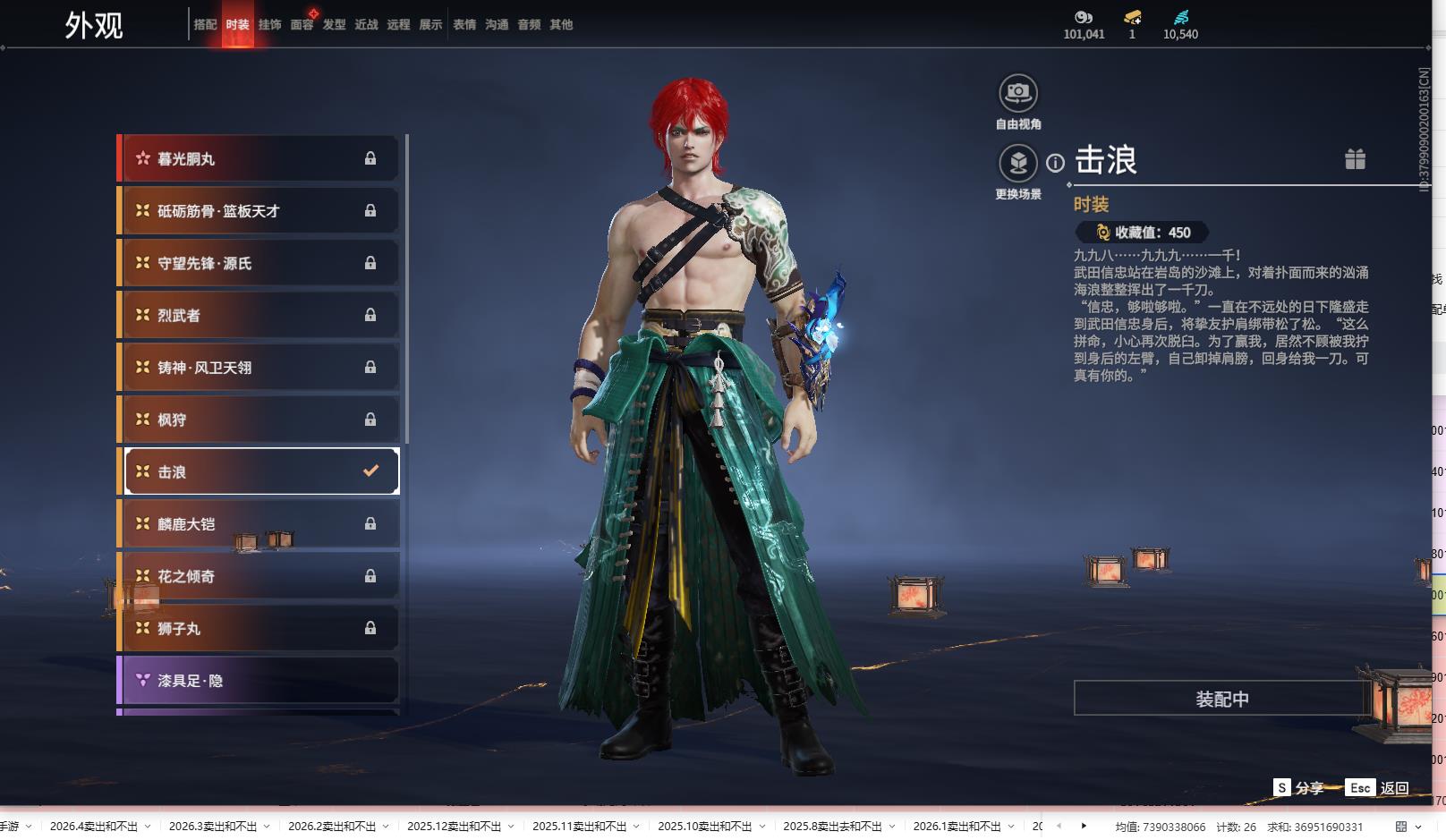Viewport: 1446px width, 840px height.
Task: Choose the 砥砺筋骨·篮板天才 outfit
Action: 259,211
